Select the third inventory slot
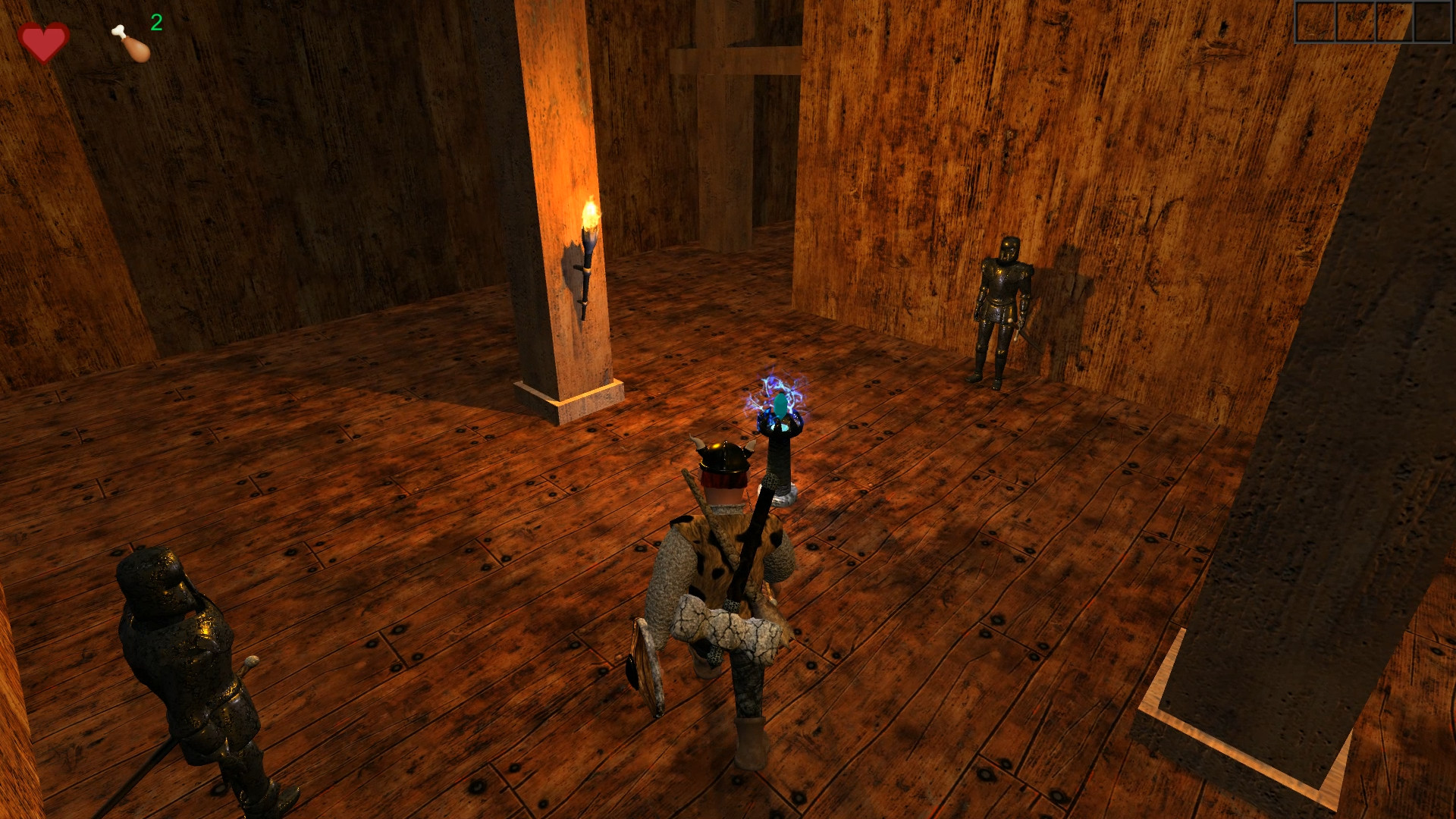 pos(1392,22)
